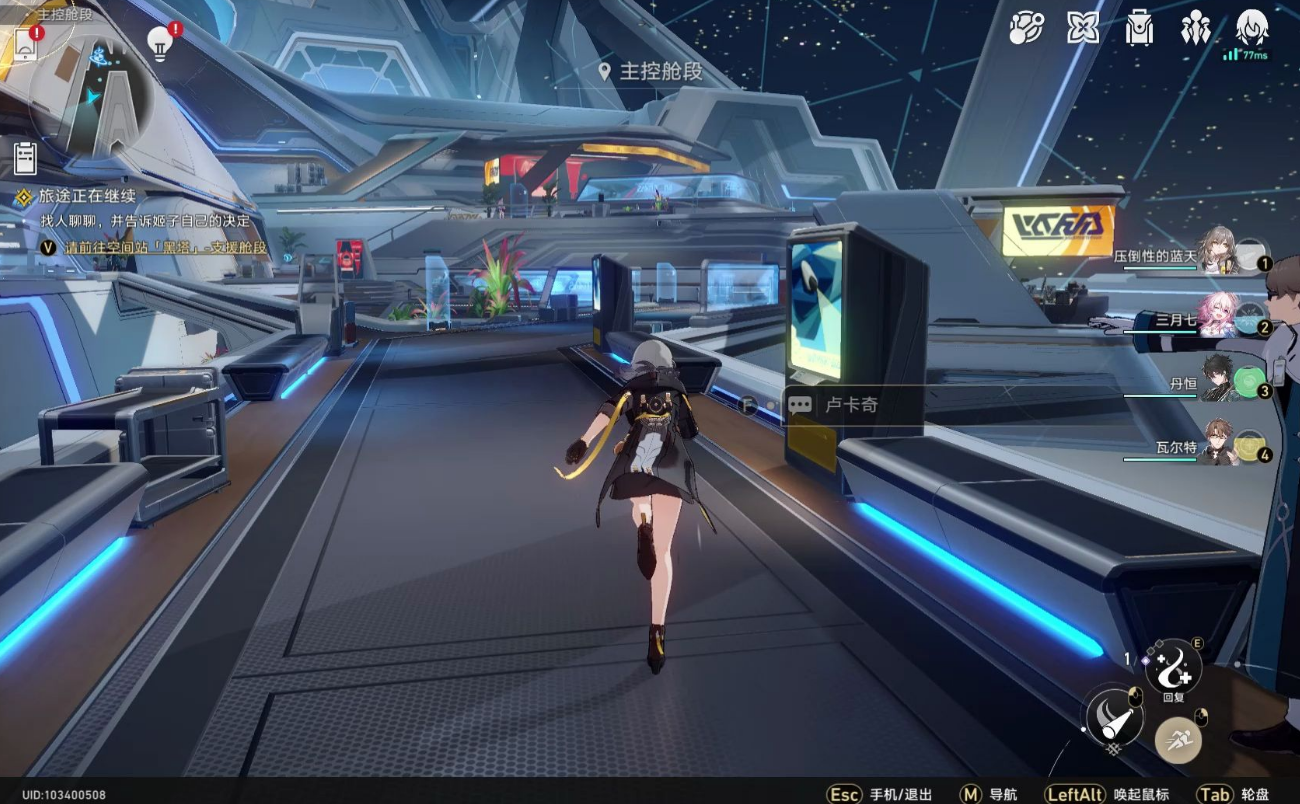Toggle the sprint running icon

click(x=1178, y=741)
